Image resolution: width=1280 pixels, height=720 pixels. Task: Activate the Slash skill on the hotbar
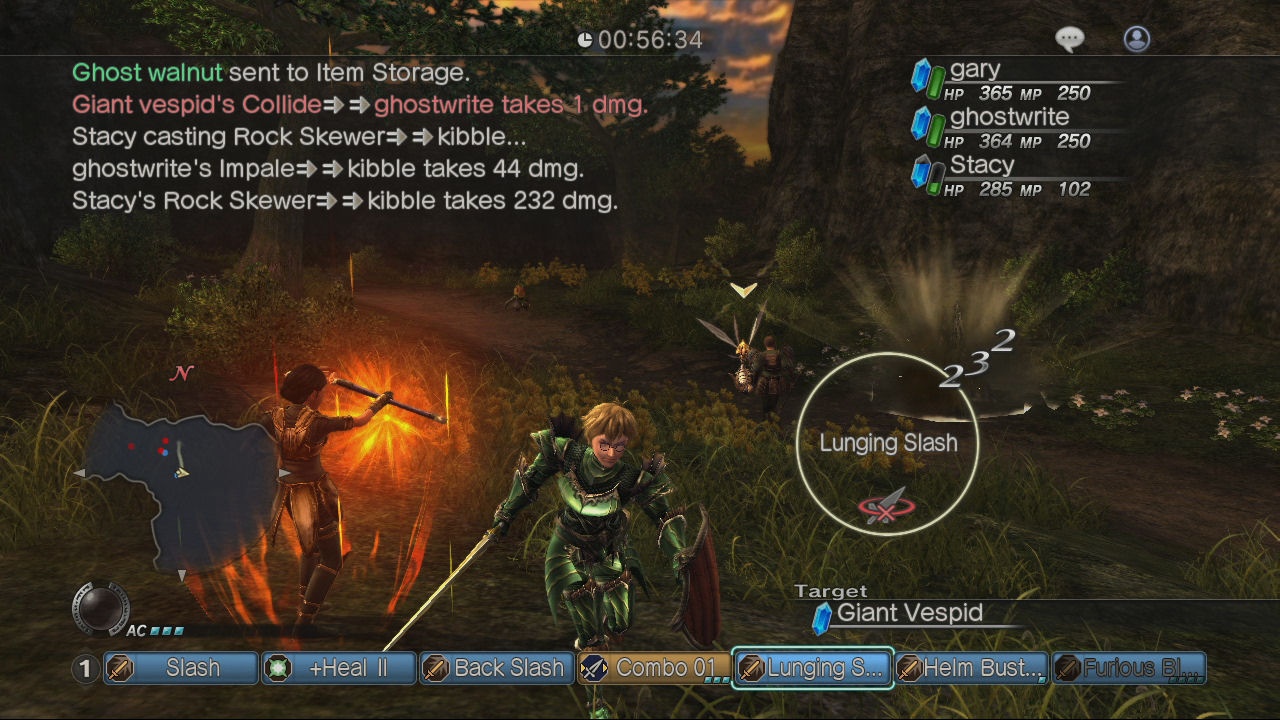pyautogui.click(x=181, y=668)
